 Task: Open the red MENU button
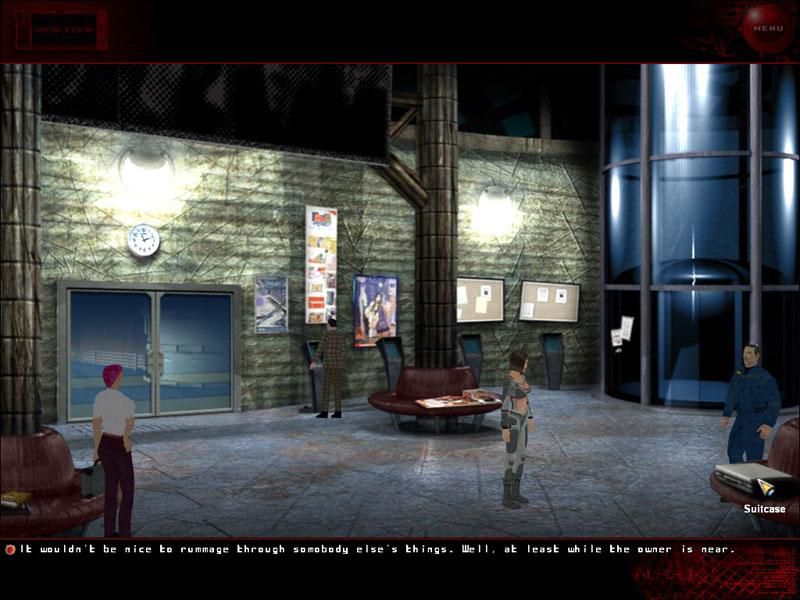coord(768,28)
